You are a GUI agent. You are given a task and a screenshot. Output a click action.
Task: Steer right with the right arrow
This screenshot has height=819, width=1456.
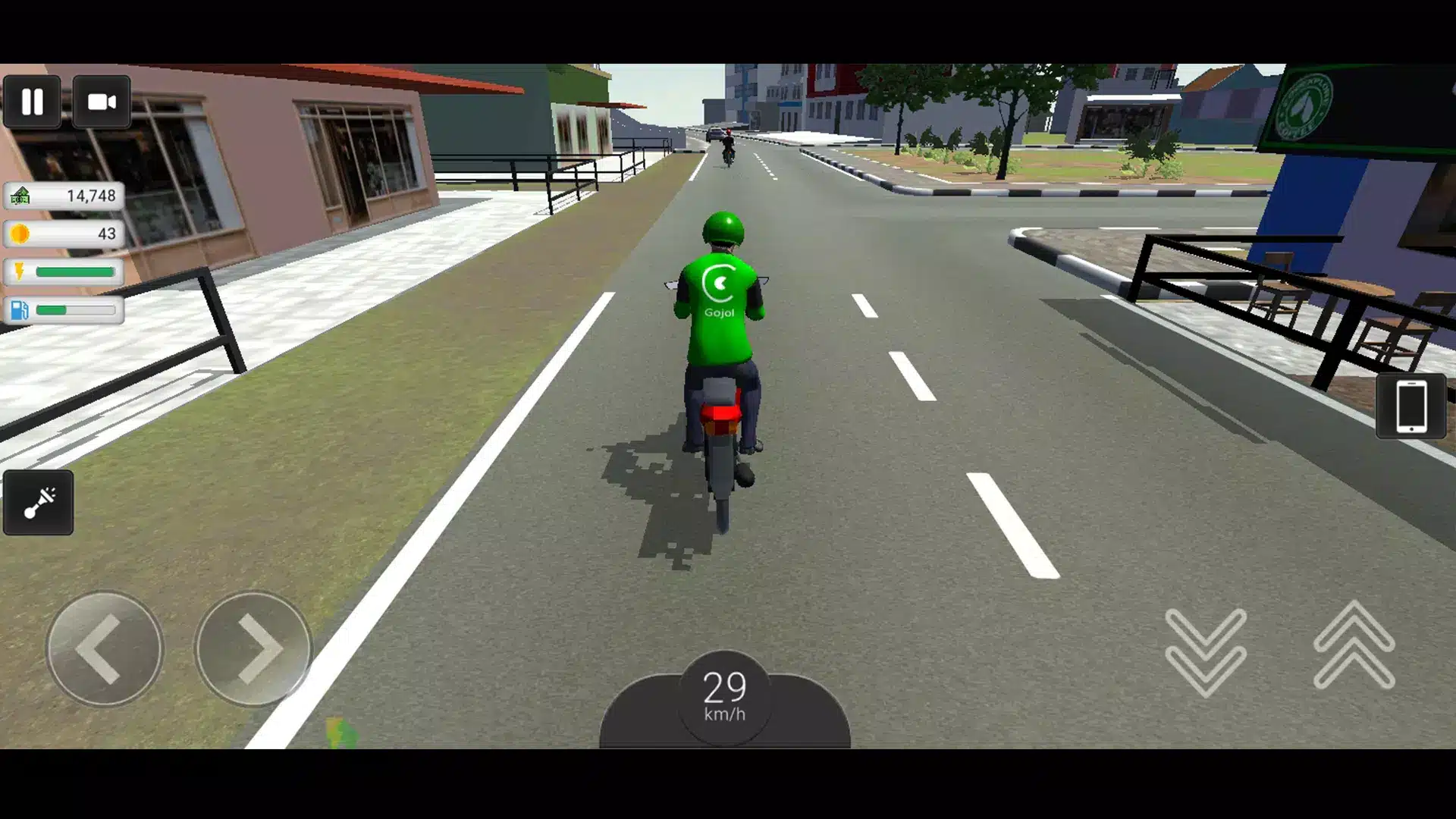[x=253, y=649]
